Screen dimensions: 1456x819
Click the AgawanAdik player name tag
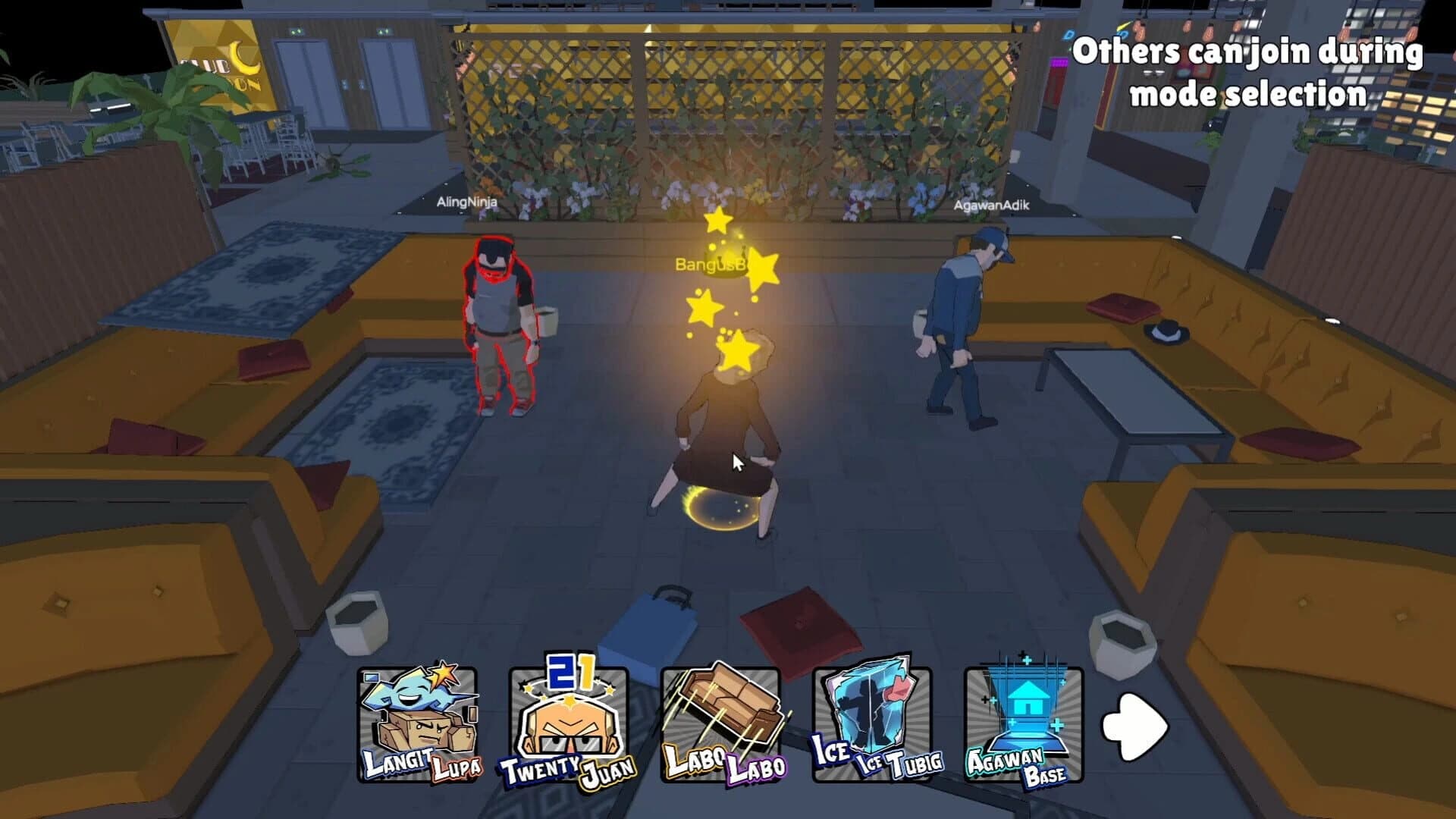point(991,205)
